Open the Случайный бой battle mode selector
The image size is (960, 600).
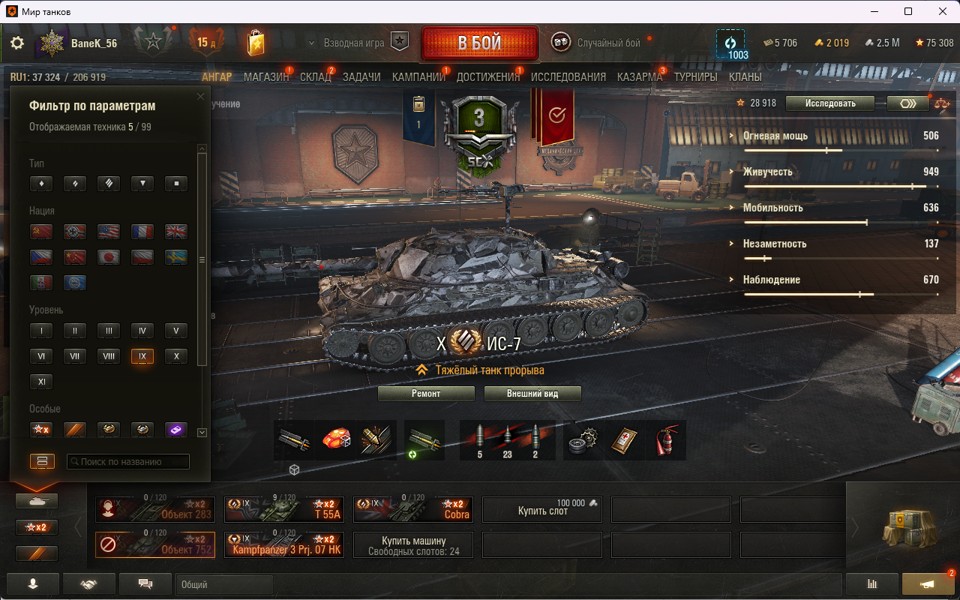(598, 43)
